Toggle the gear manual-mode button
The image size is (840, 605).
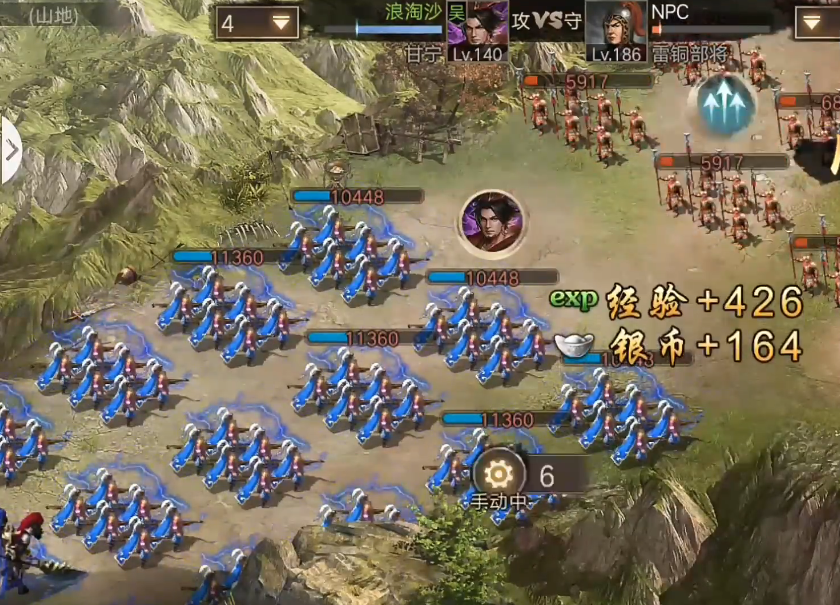pyautogui.click(x=498, y=474)
